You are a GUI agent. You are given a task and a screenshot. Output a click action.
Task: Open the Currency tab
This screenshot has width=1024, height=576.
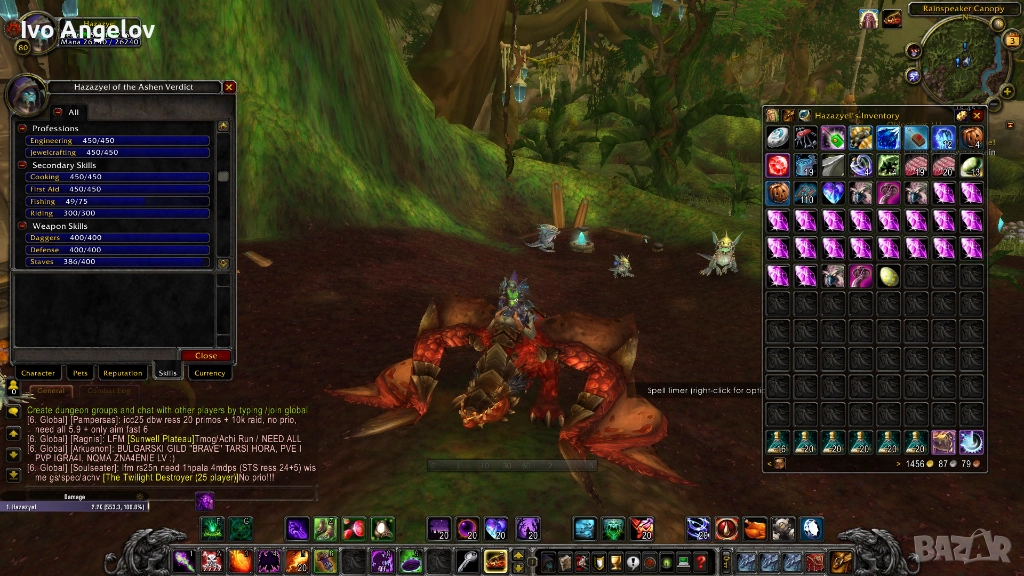point(209,373)
